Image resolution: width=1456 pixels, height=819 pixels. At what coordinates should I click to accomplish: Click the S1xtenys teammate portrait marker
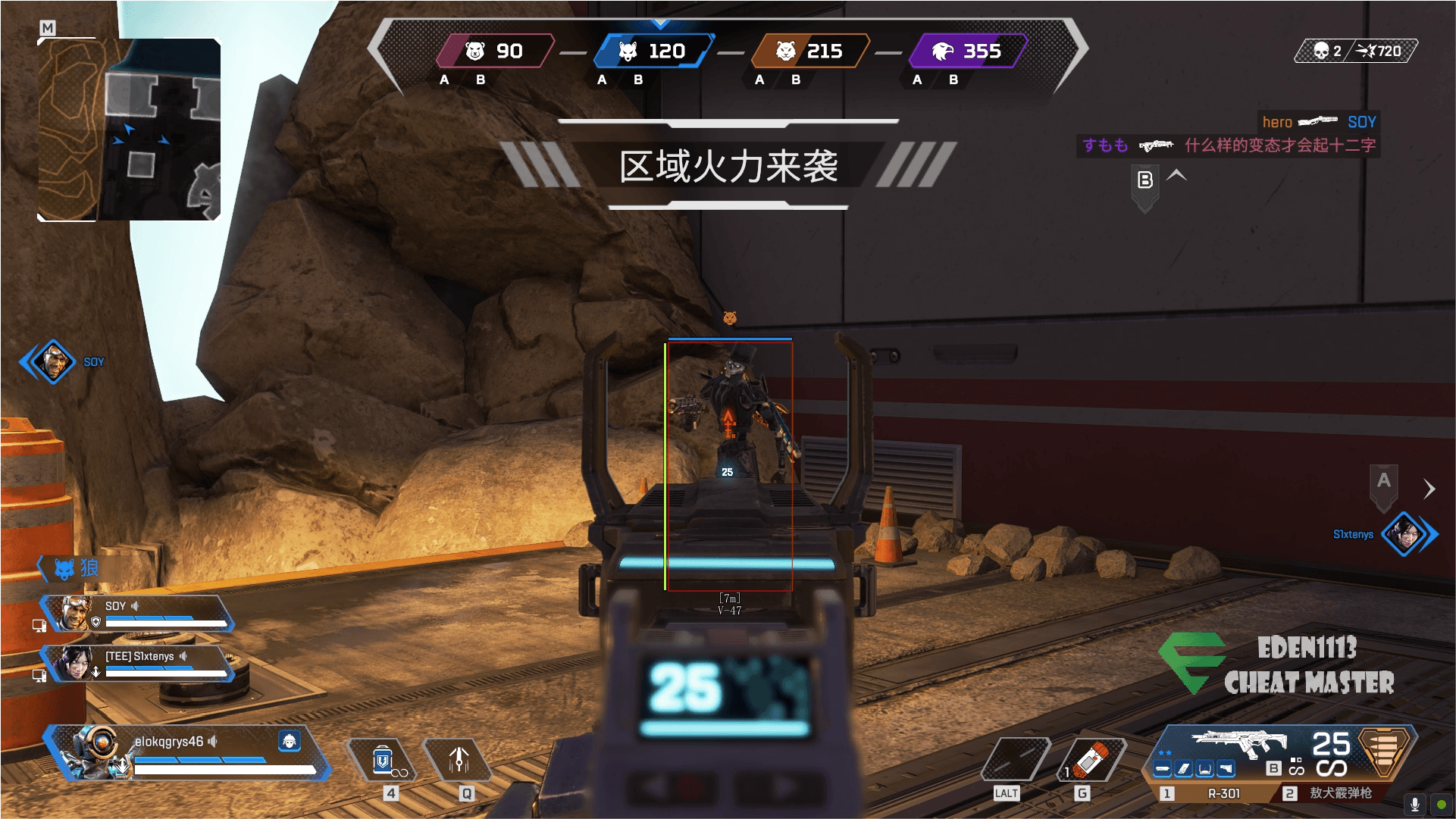1405,534
